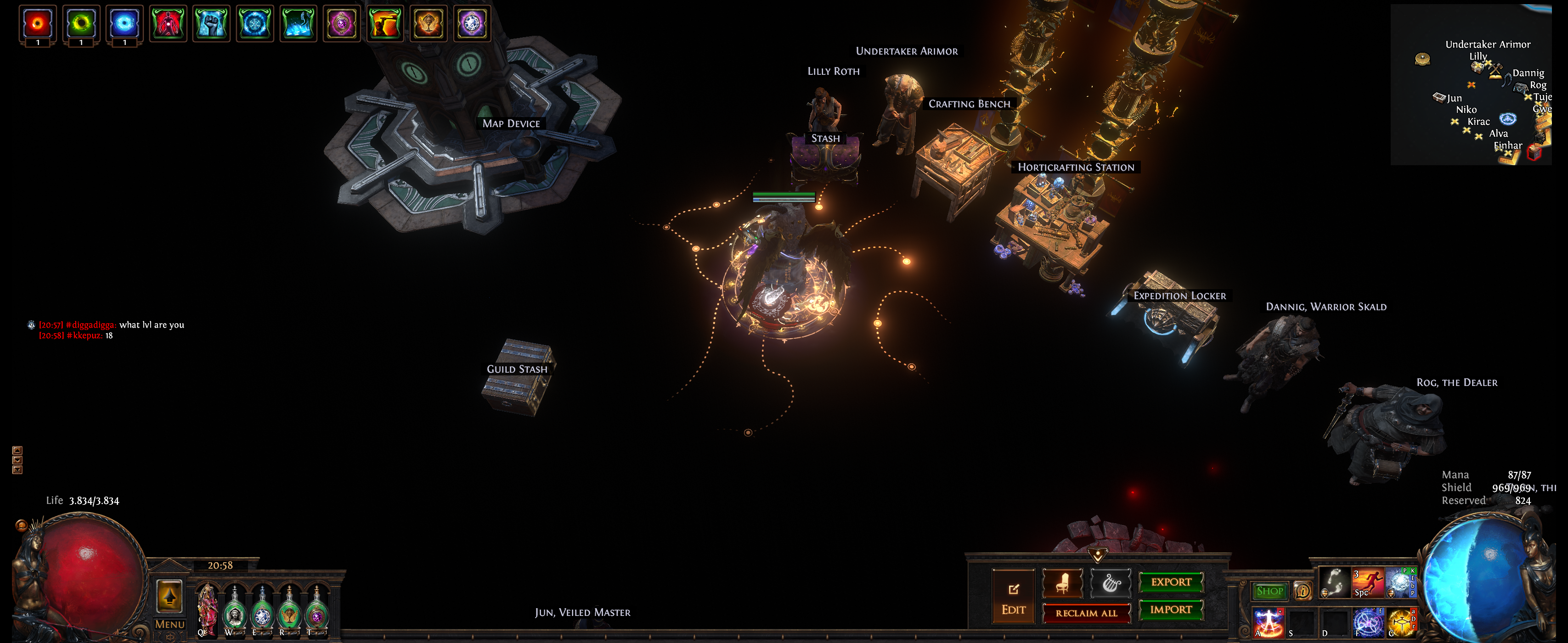Activate the running man skill
1568x643 pixels.
click(x=1367, y=583)
